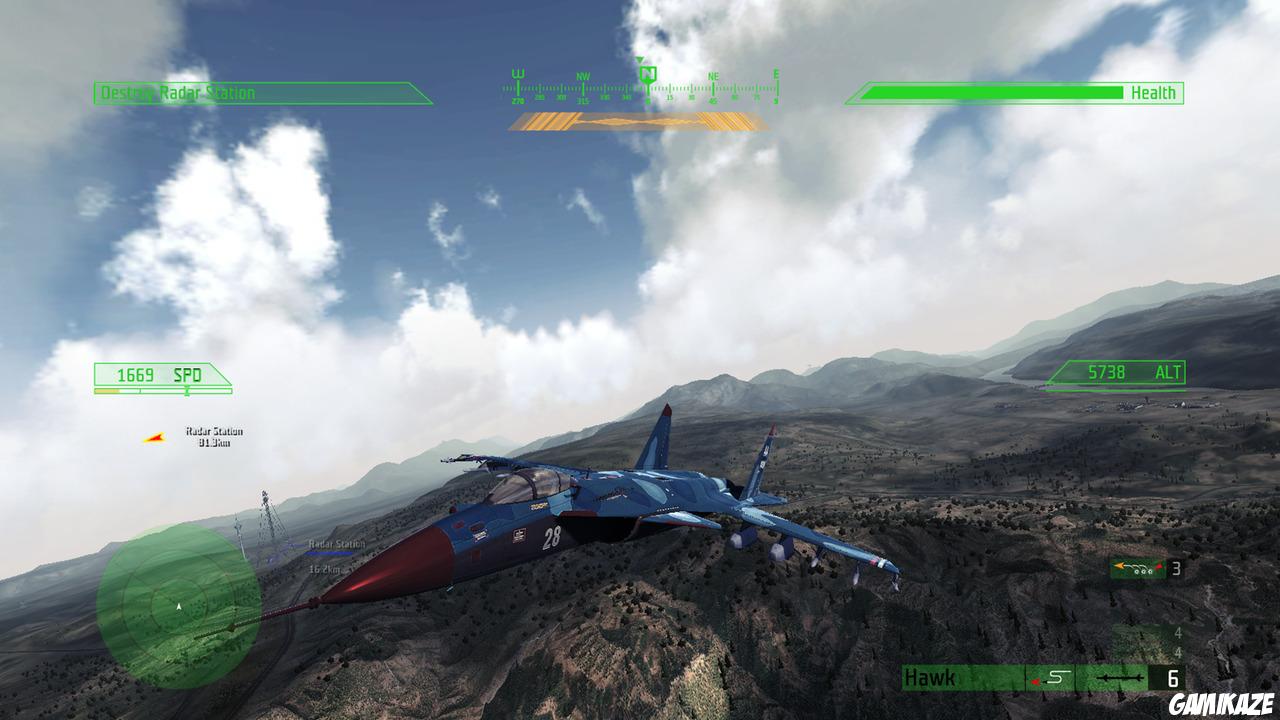Select the long-range missile icon showing 6
This screenshot has width=1280, height=720.
[x=1120, y=678]
